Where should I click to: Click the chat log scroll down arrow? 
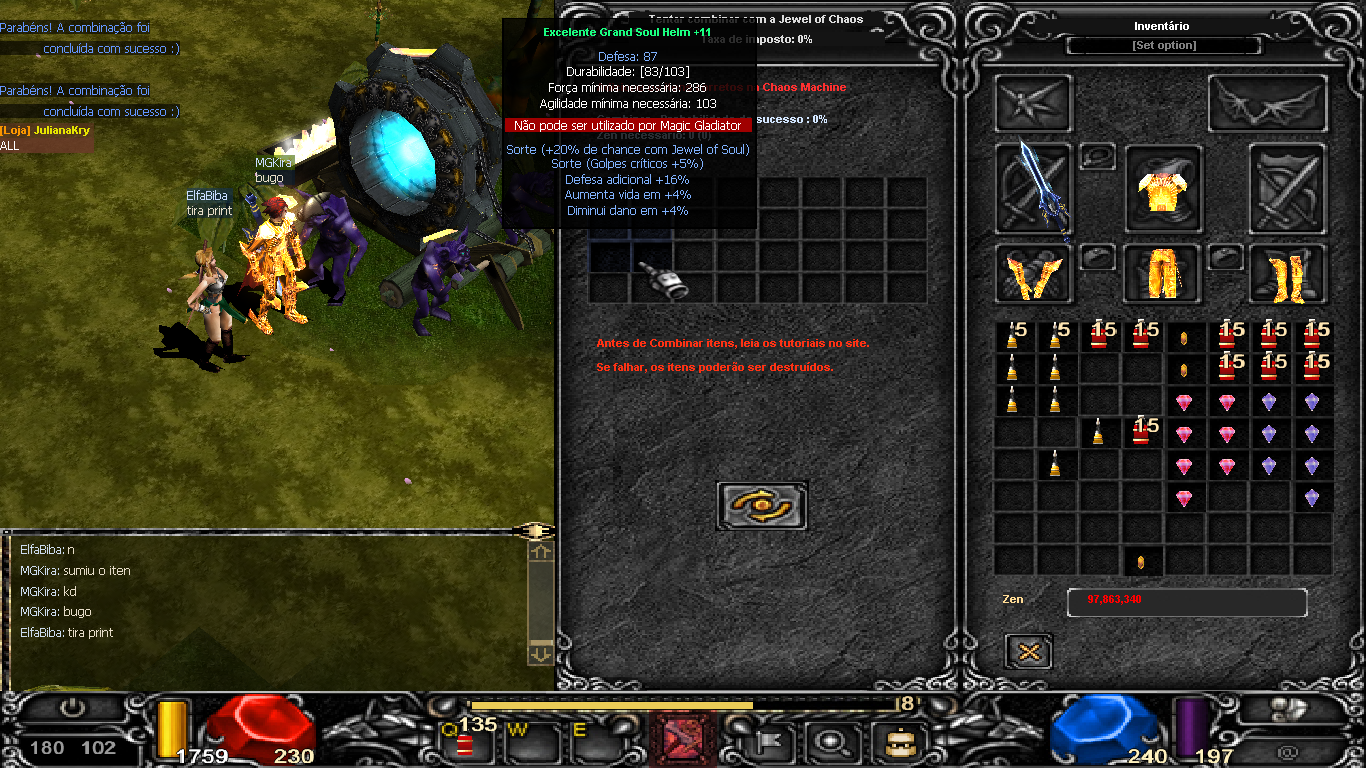(x=540, y=652)
